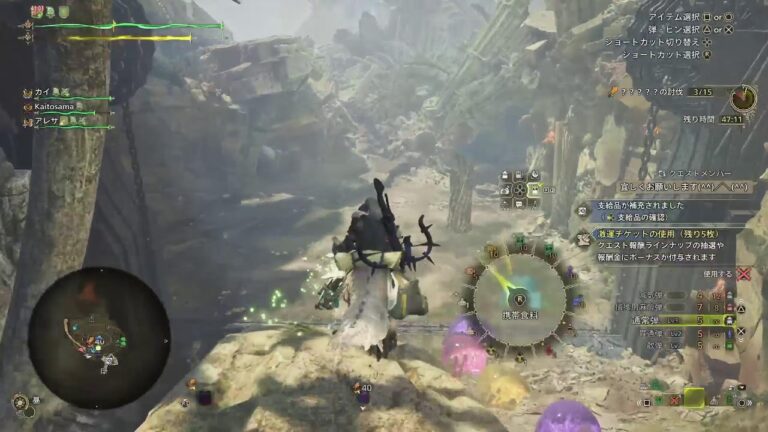768x432 pixels.
Task: Select the highlighted yellow-green item bar slot
Action: pos(694,399)
